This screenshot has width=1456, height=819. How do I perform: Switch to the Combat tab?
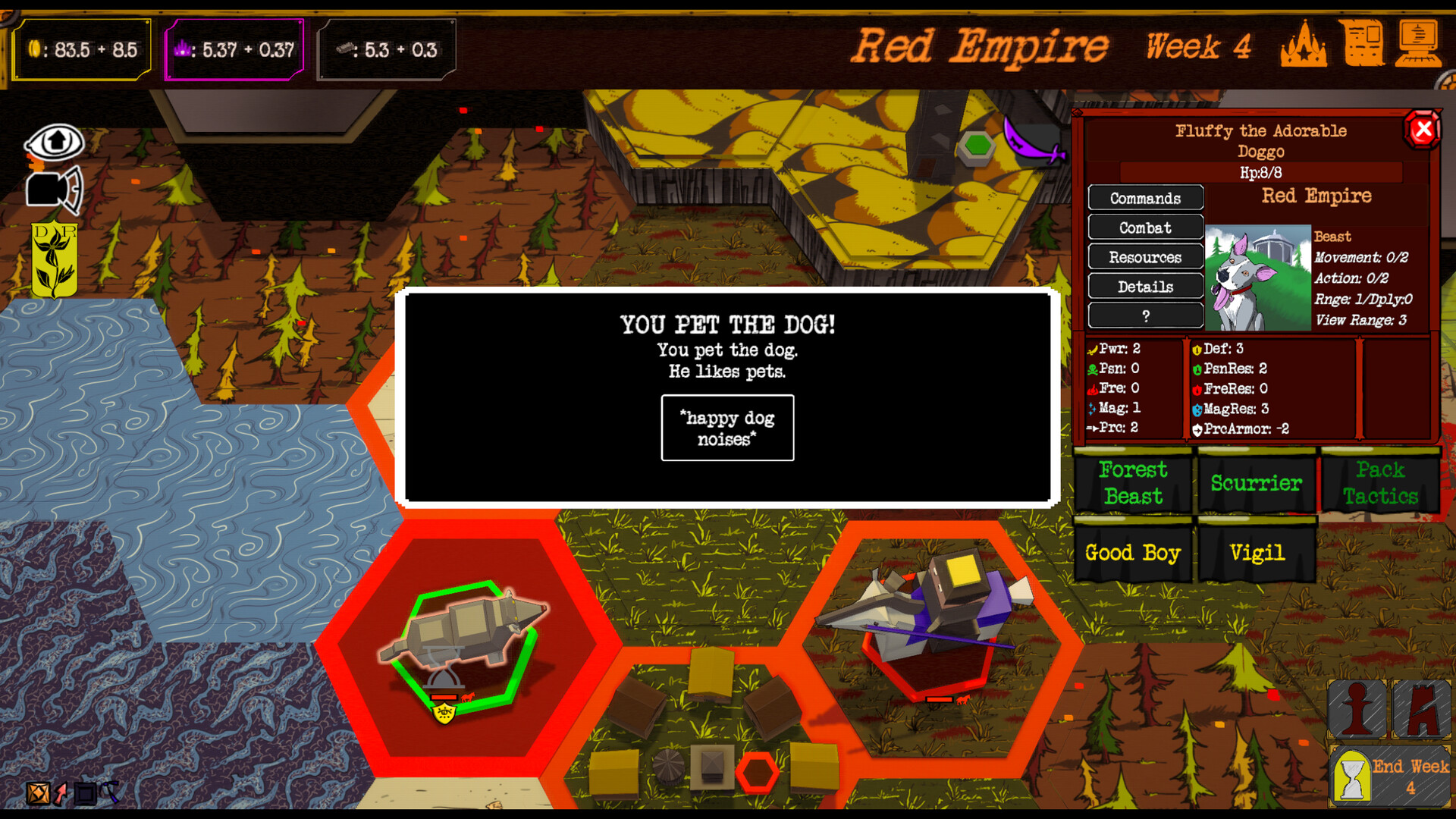coord(1145,227)
